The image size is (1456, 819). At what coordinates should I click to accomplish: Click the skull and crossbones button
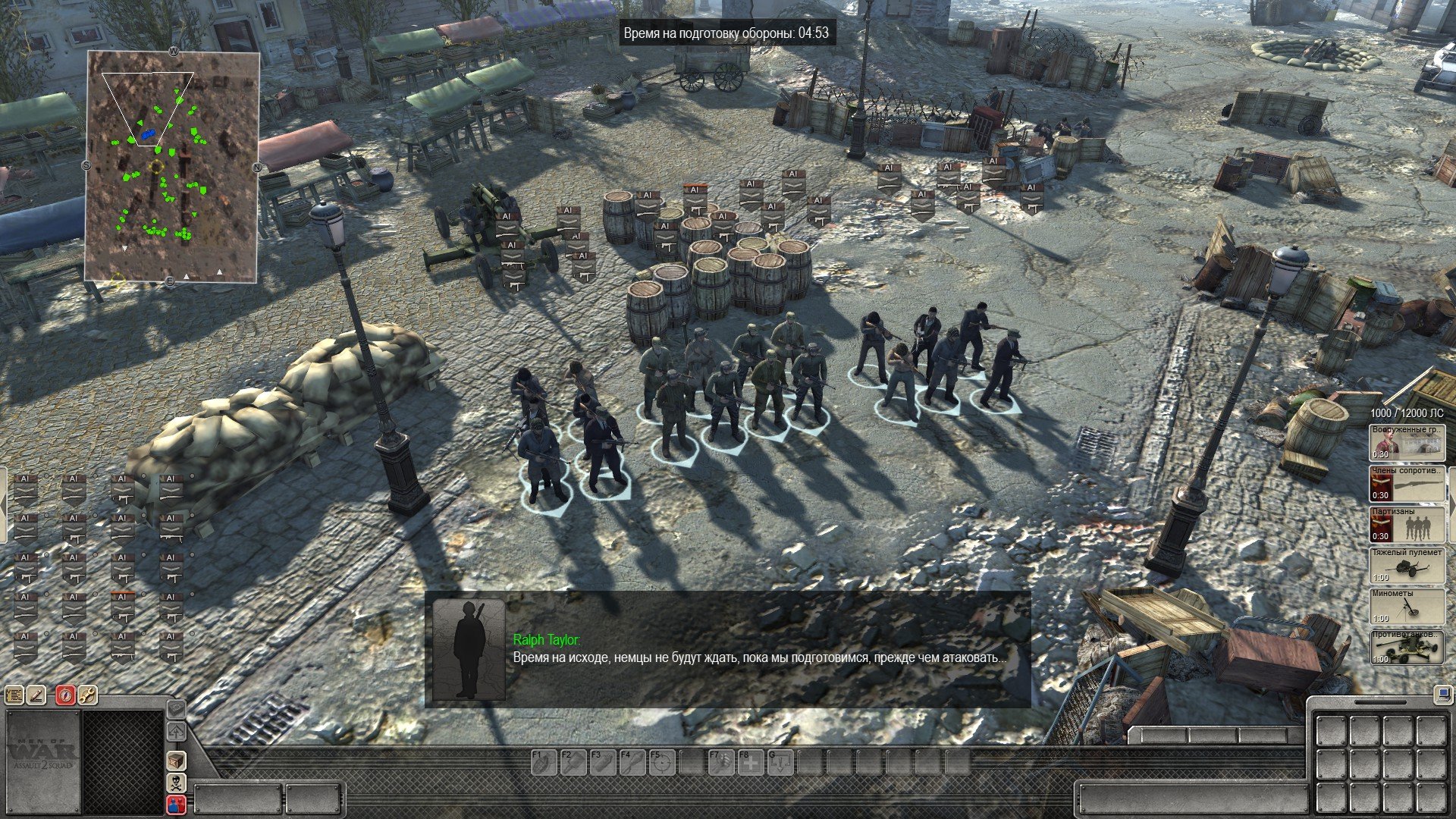[x=176, y=783]
